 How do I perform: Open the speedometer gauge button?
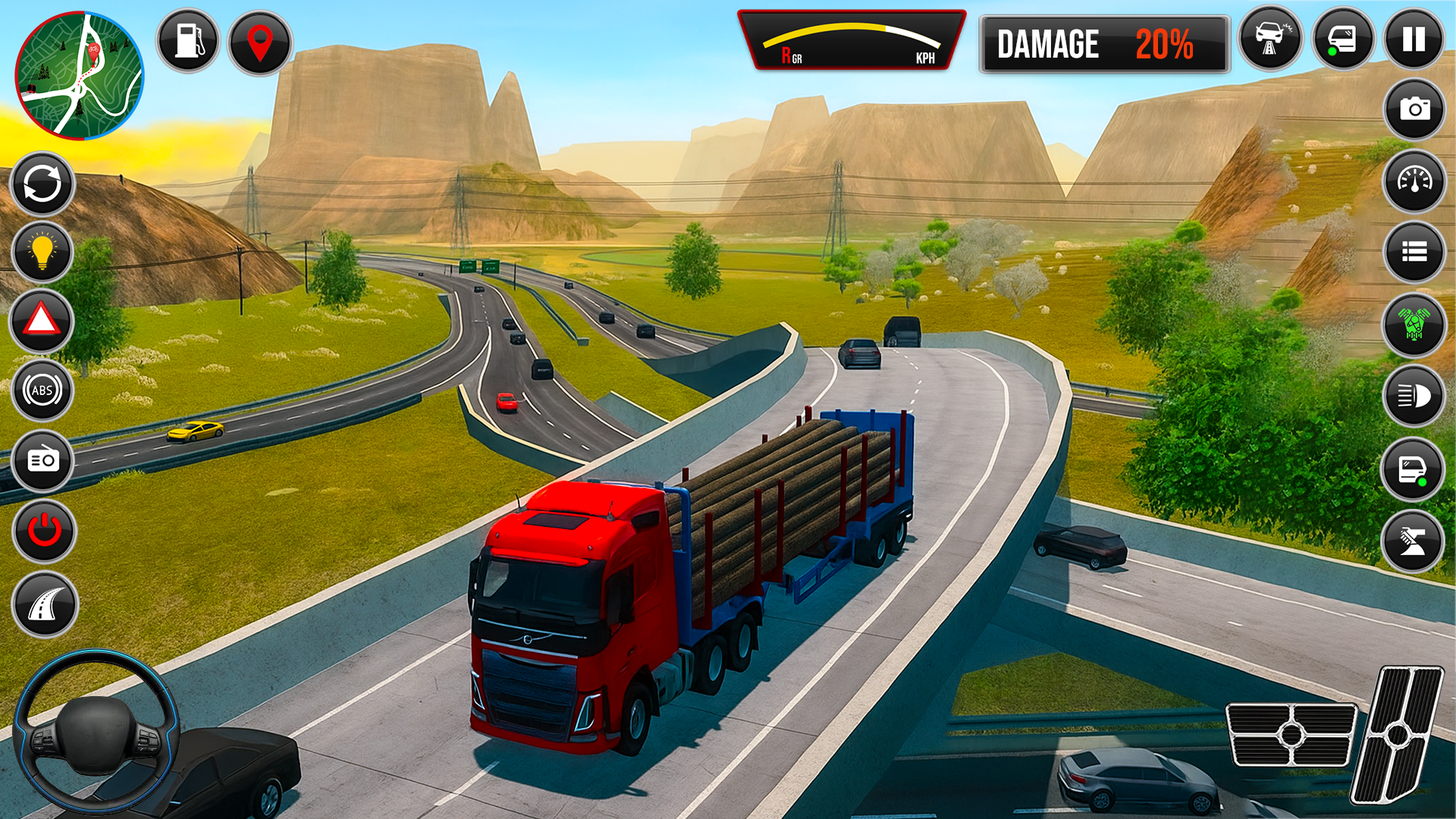(1414, 180)
